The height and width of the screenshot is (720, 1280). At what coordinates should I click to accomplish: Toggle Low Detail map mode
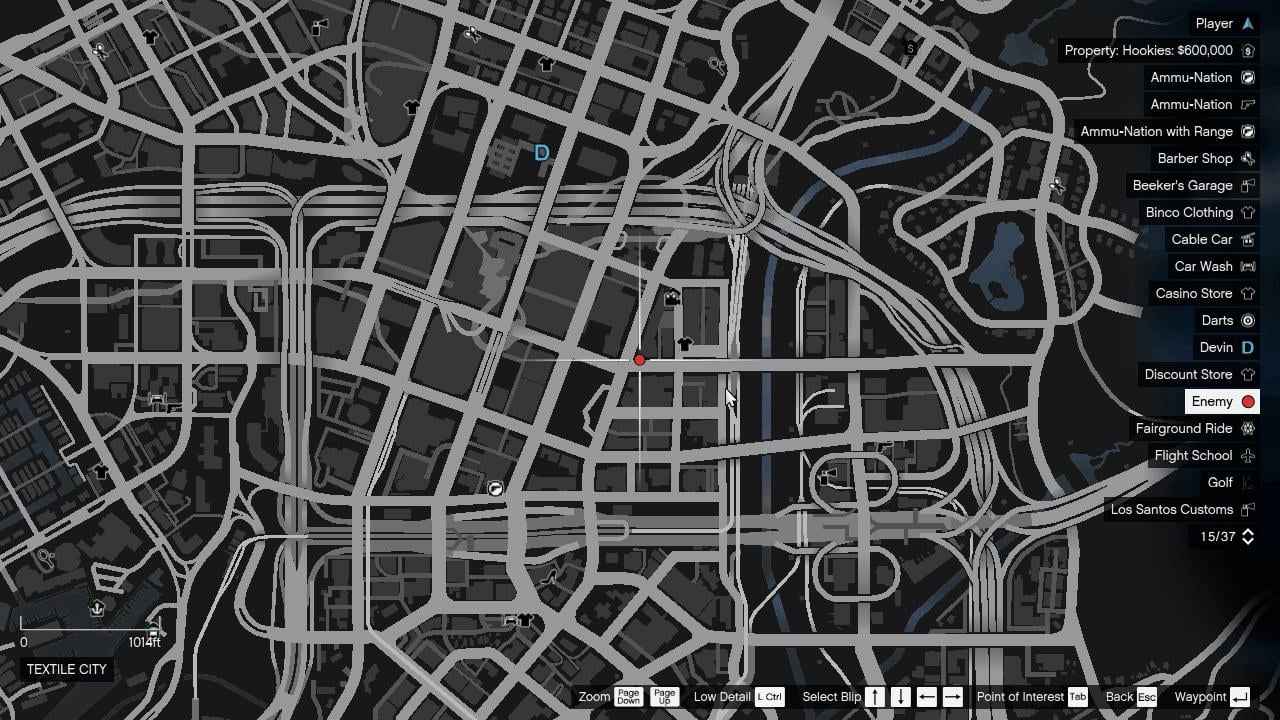tap(768, 696)
